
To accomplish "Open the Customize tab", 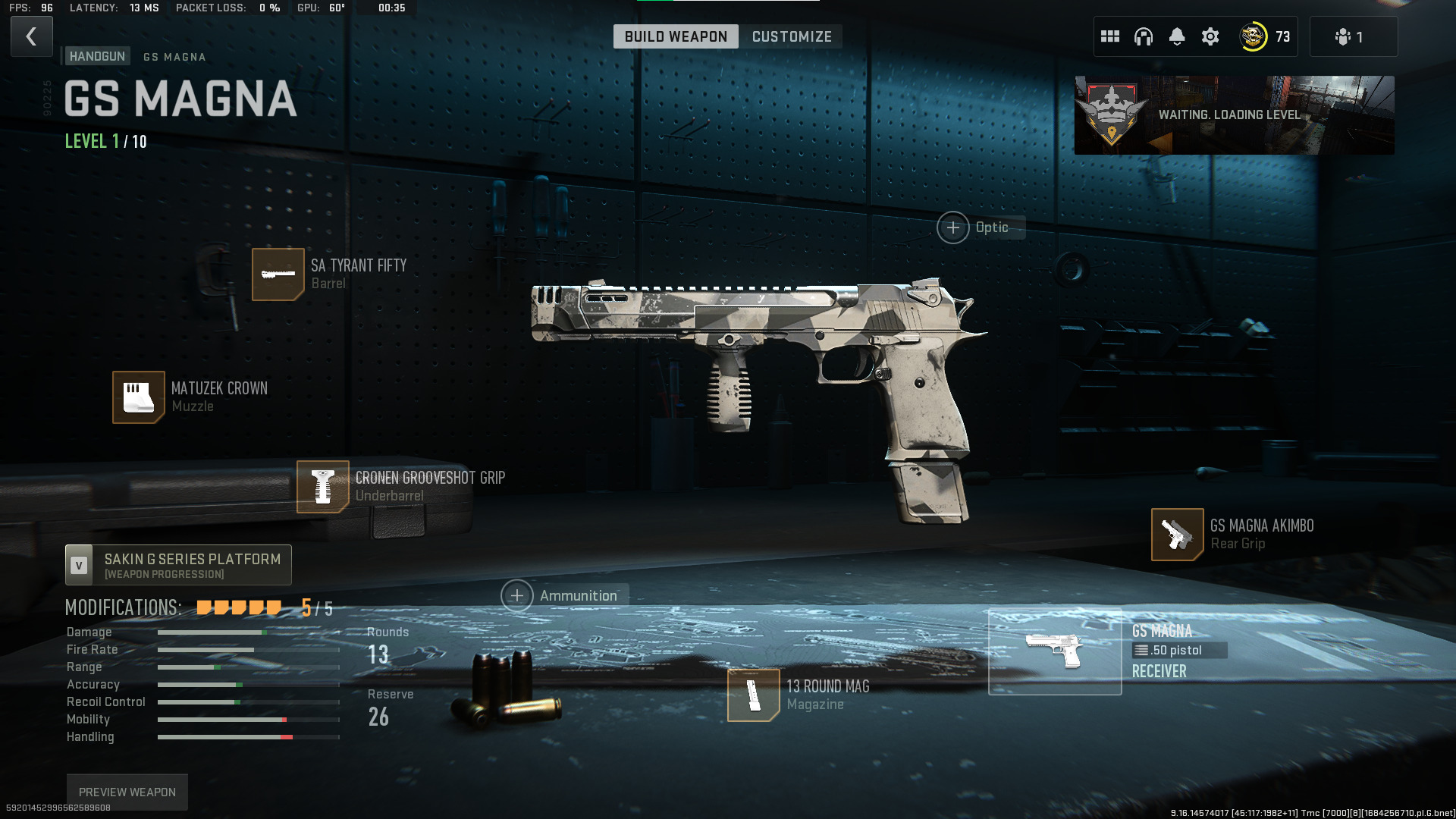I will [791, 36].
